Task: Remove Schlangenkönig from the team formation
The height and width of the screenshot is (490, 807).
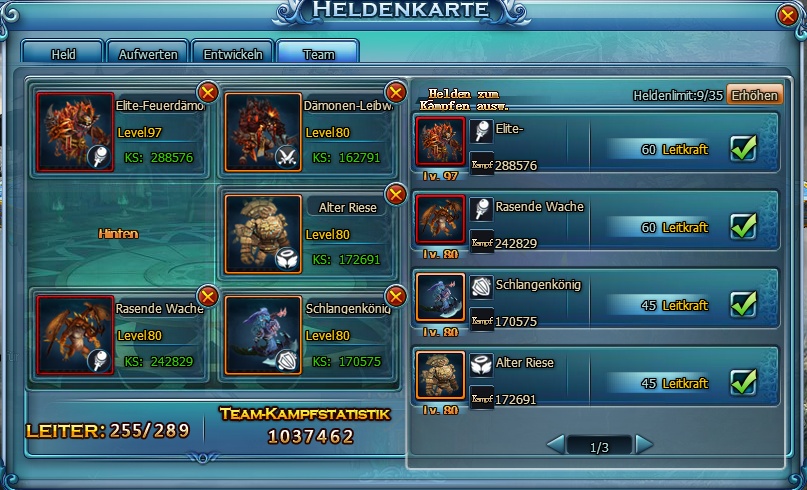Action: click(396, 296)
